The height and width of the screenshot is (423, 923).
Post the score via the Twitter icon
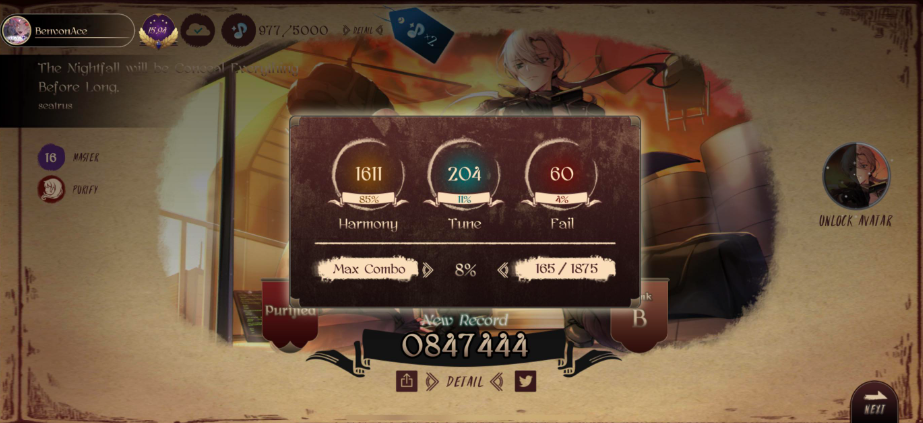coord(525,381)
